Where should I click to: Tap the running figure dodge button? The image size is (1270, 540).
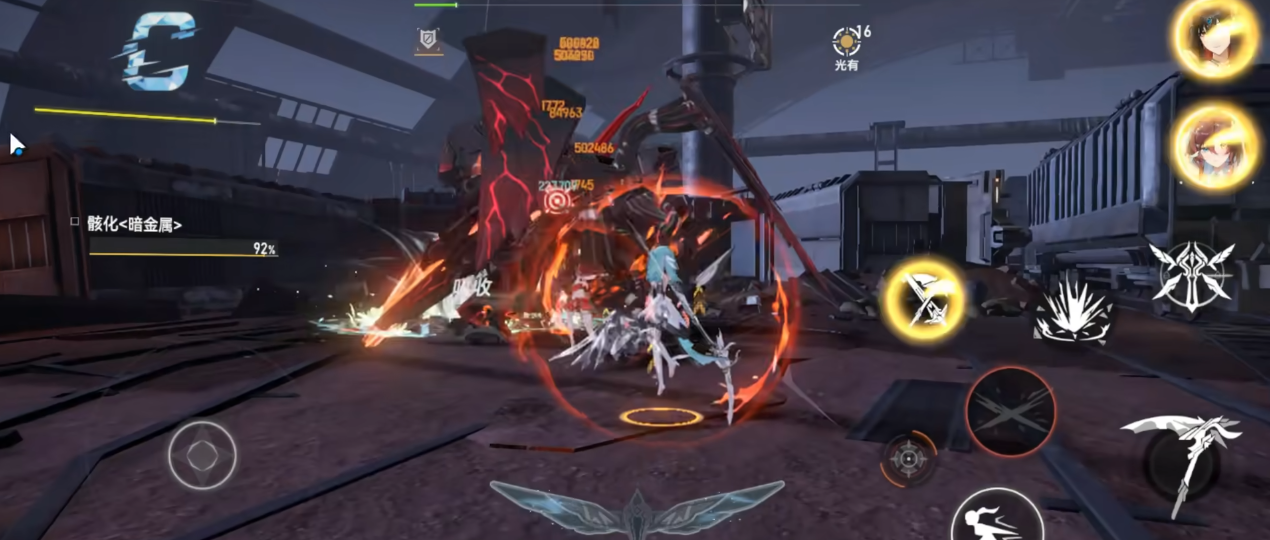click(x=996, y=518)
